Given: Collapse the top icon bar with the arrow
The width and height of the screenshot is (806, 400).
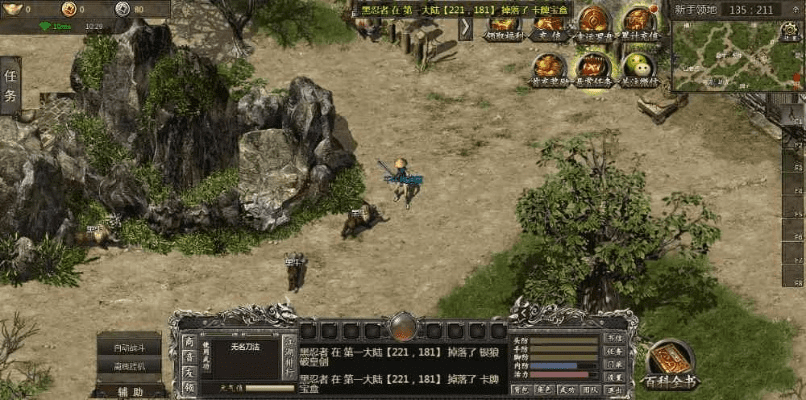Looking at the screenshot, I should pyautogui.click(x=466, y=27).
